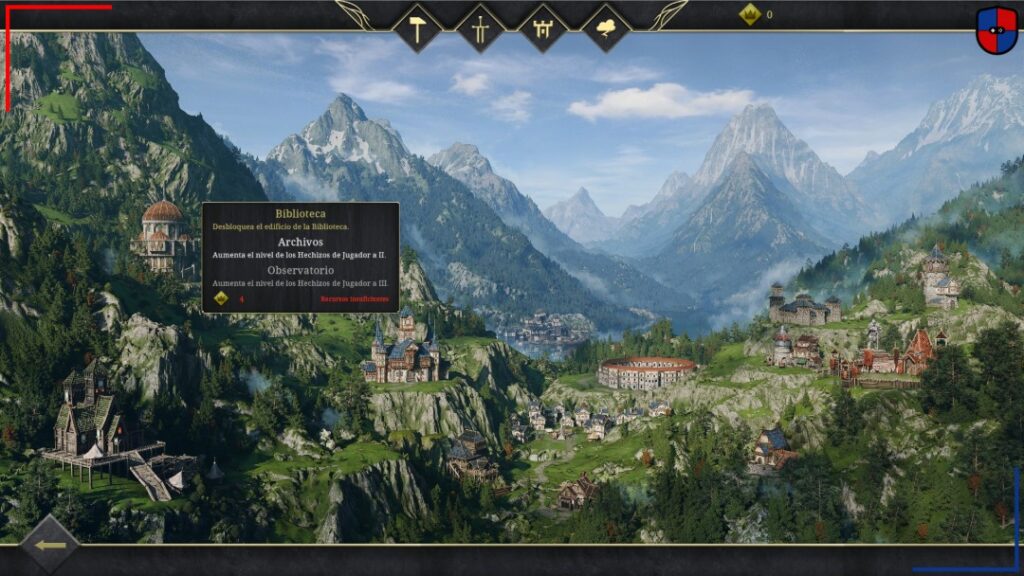Viewport: 1024px width, 576px height.
Task: Select the castle fortification category
Action: pos(543,27)
